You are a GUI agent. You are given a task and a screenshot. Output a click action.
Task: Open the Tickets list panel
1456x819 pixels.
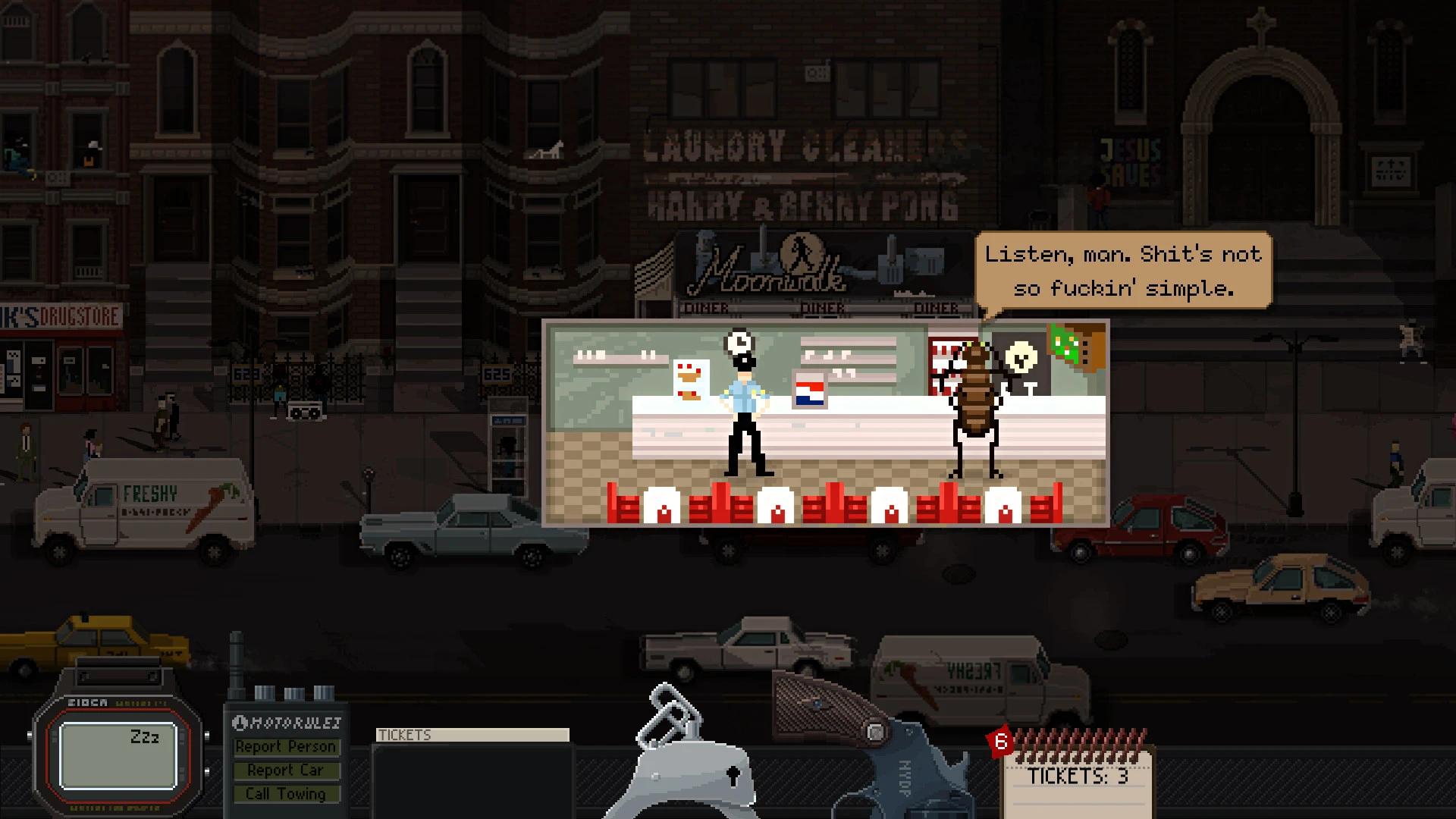[472, 770]
